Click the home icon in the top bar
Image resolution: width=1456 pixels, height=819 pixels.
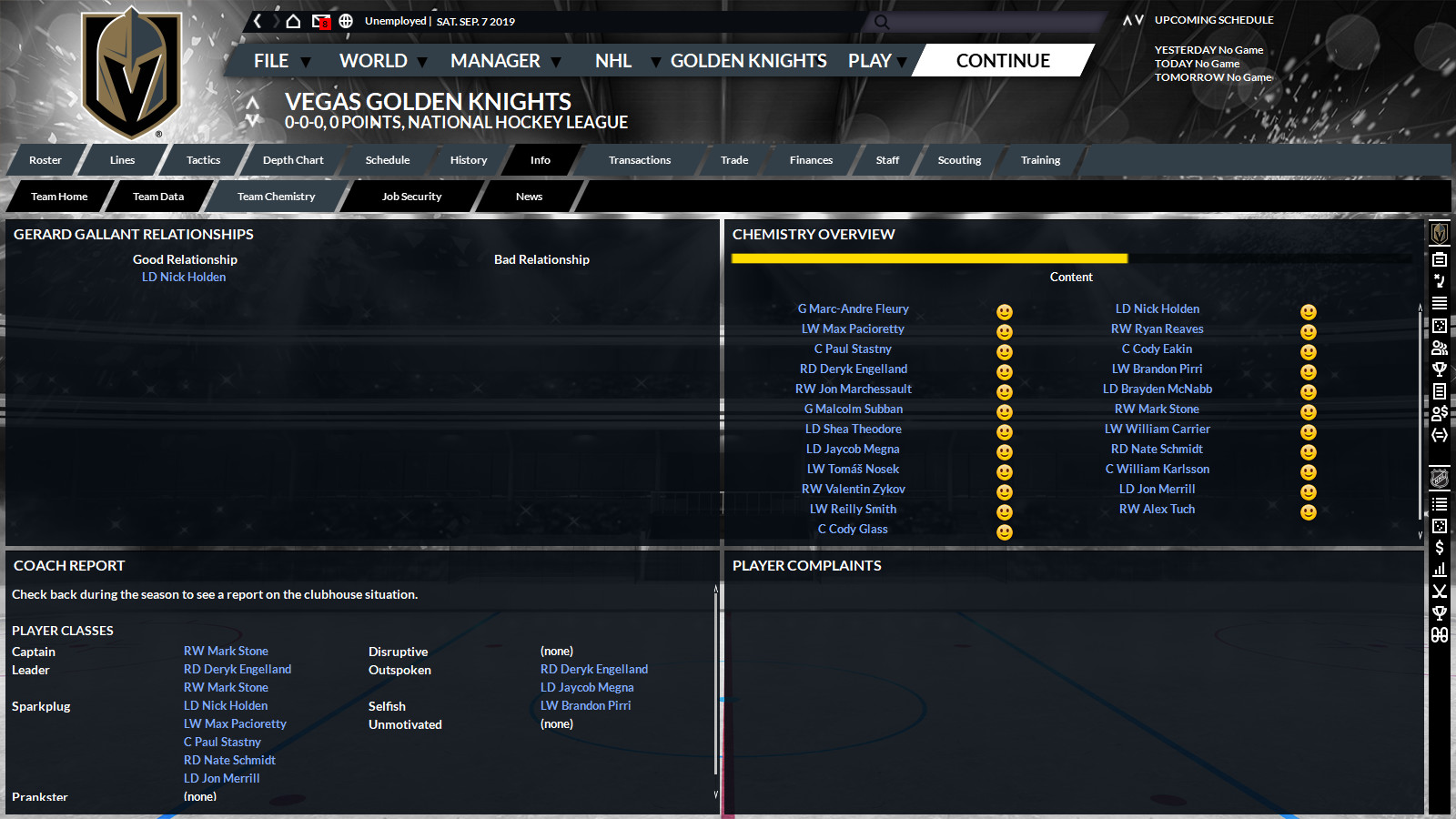[294, 19]
